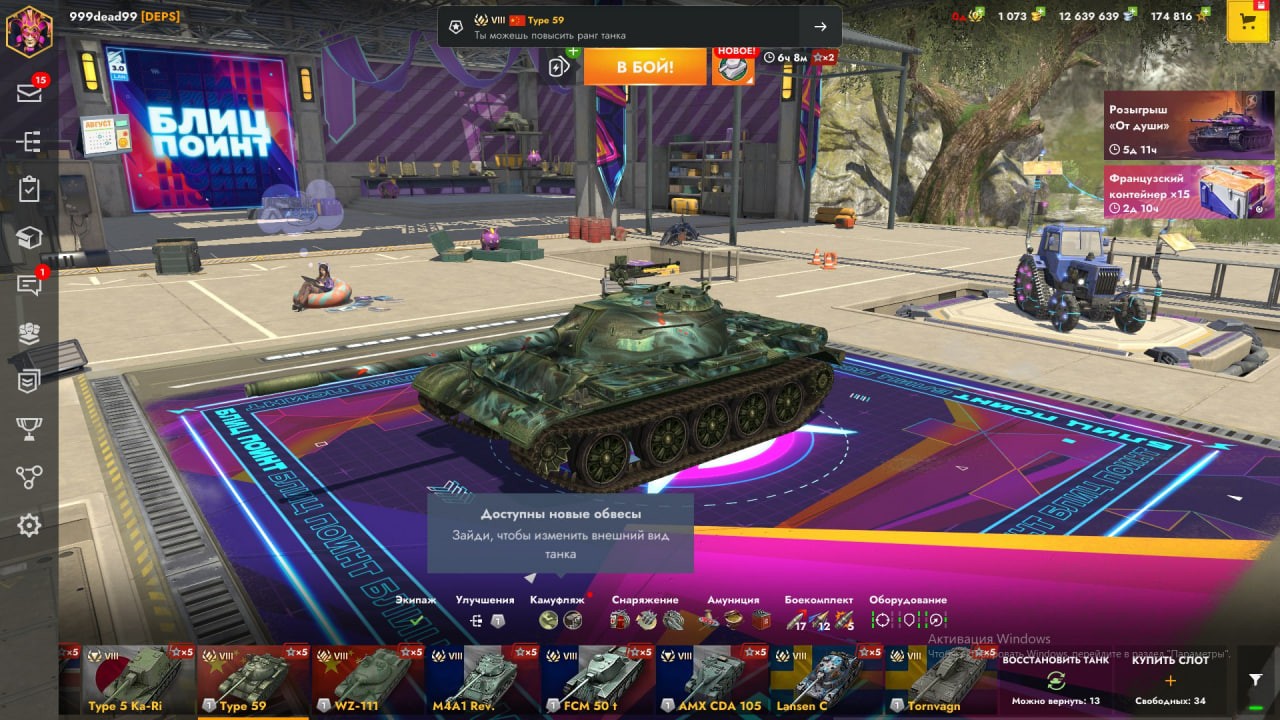Click the player avatar profile picture
Image resolution: width=1280 pixels, height=720 pixels.
tap(29, 30)
